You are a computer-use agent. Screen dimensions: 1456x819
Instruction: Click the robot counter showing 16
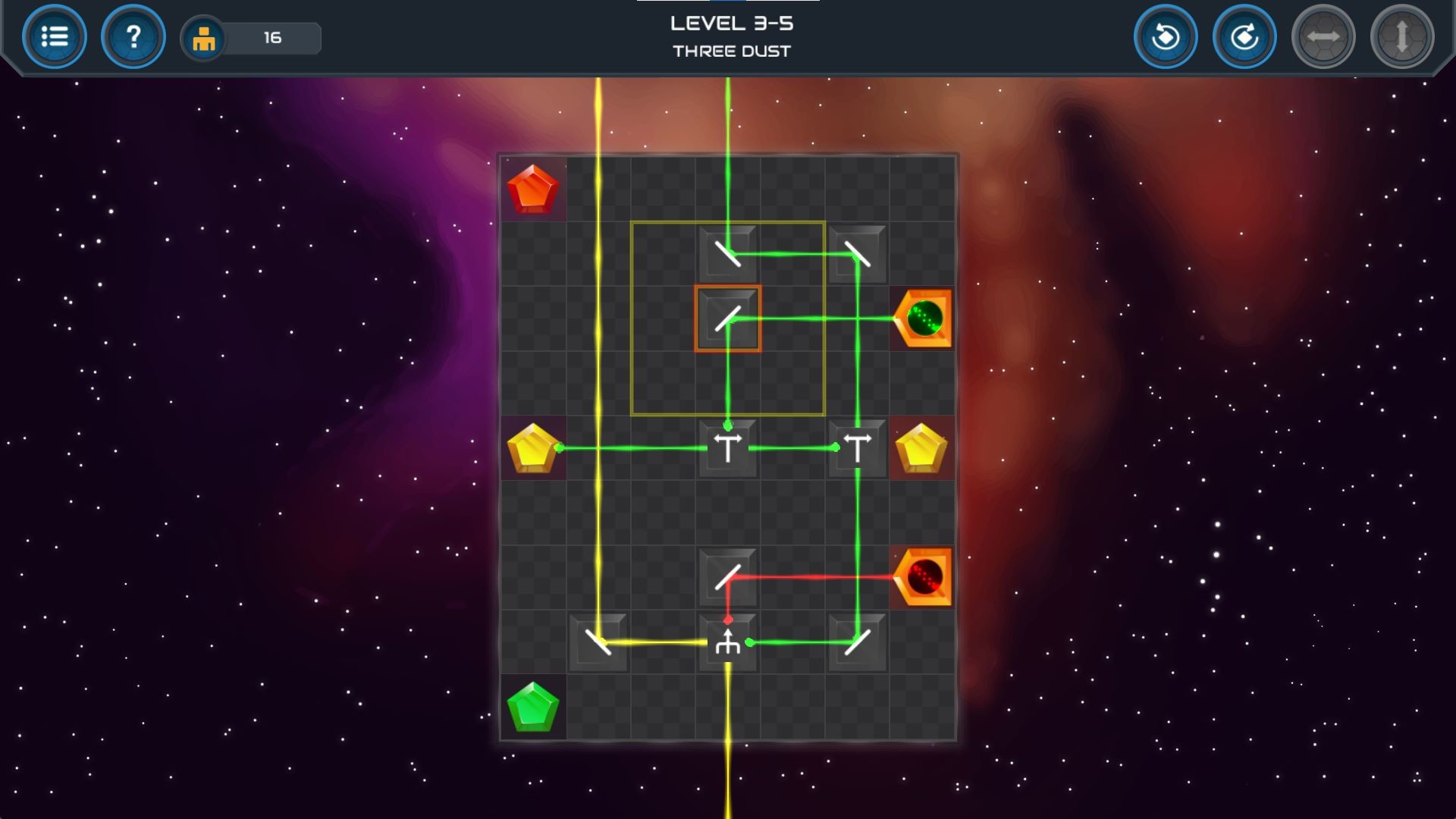click(x=250, y=37)
